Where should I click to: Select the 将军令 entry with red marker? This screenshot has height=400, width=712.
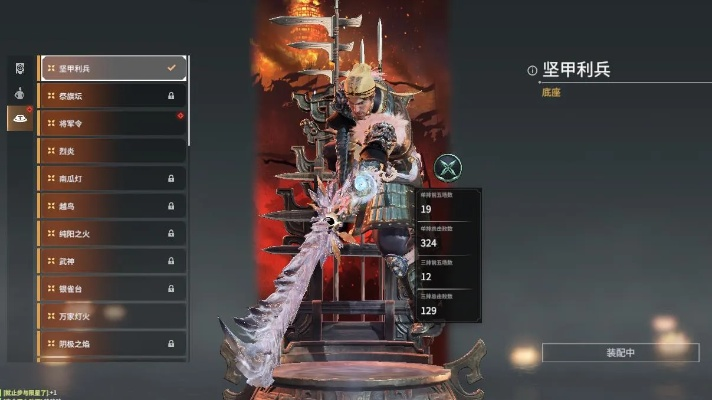112,123
